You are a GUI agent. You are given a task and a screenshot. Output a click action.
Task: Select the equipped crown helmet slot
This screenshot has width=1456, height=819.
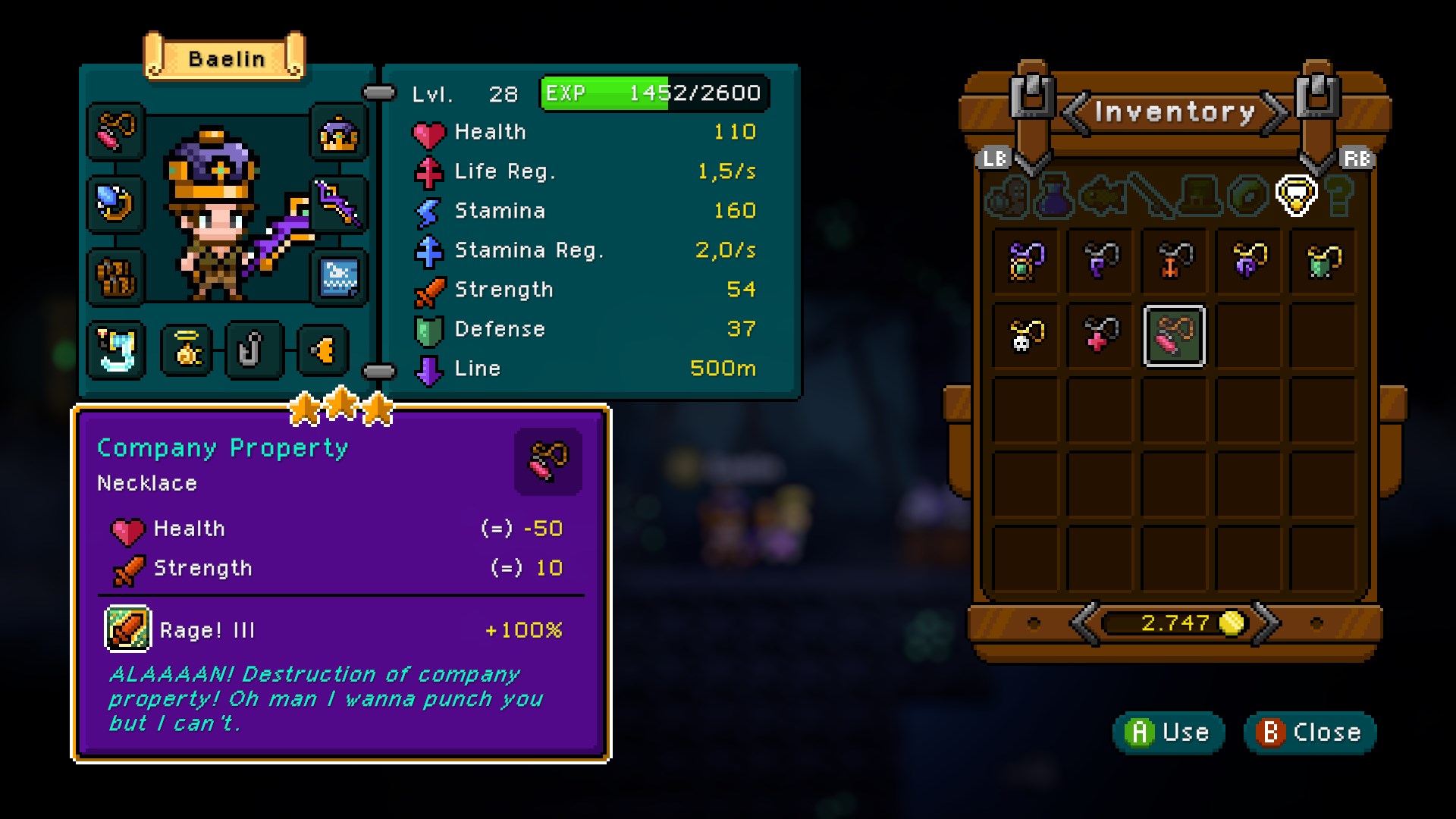[339, 134]
